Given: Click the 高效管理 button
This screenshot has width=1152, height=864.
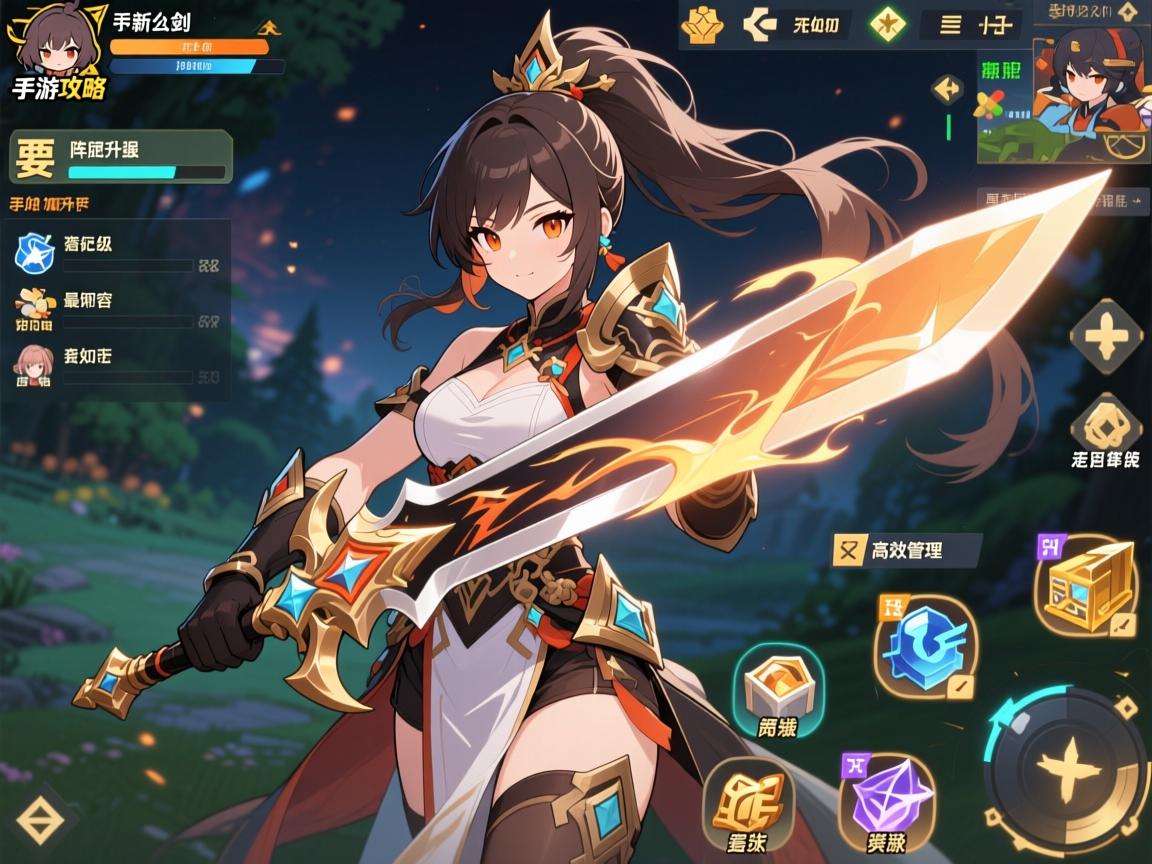Looking at the screenshot, I should (x=906, y=549).
